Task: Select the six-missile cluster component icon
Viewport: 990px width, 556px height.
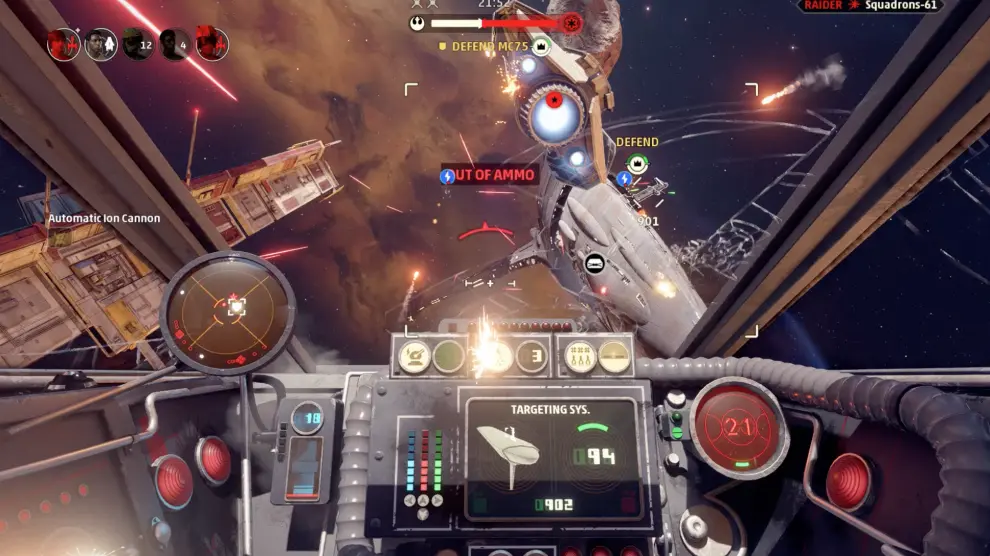Action: point(581,355)
